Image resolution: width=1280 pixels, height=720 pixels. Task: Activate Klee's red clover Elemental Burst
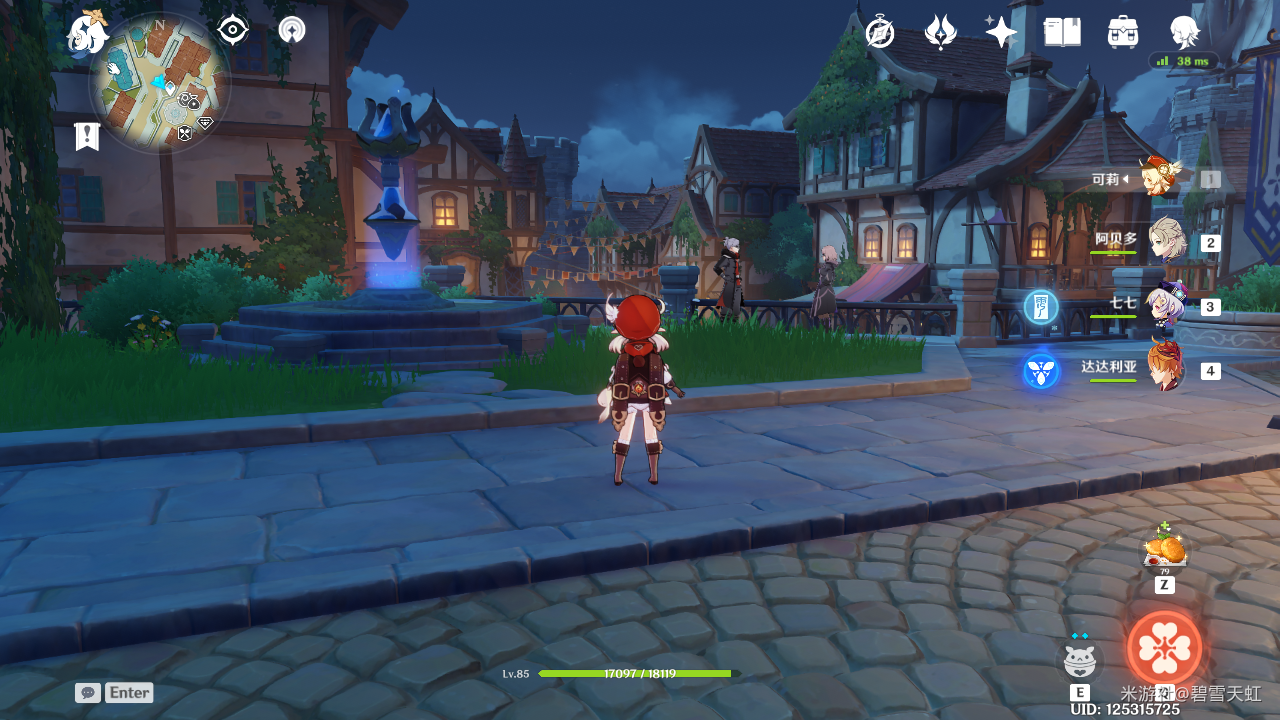(x=1164, y=648)
